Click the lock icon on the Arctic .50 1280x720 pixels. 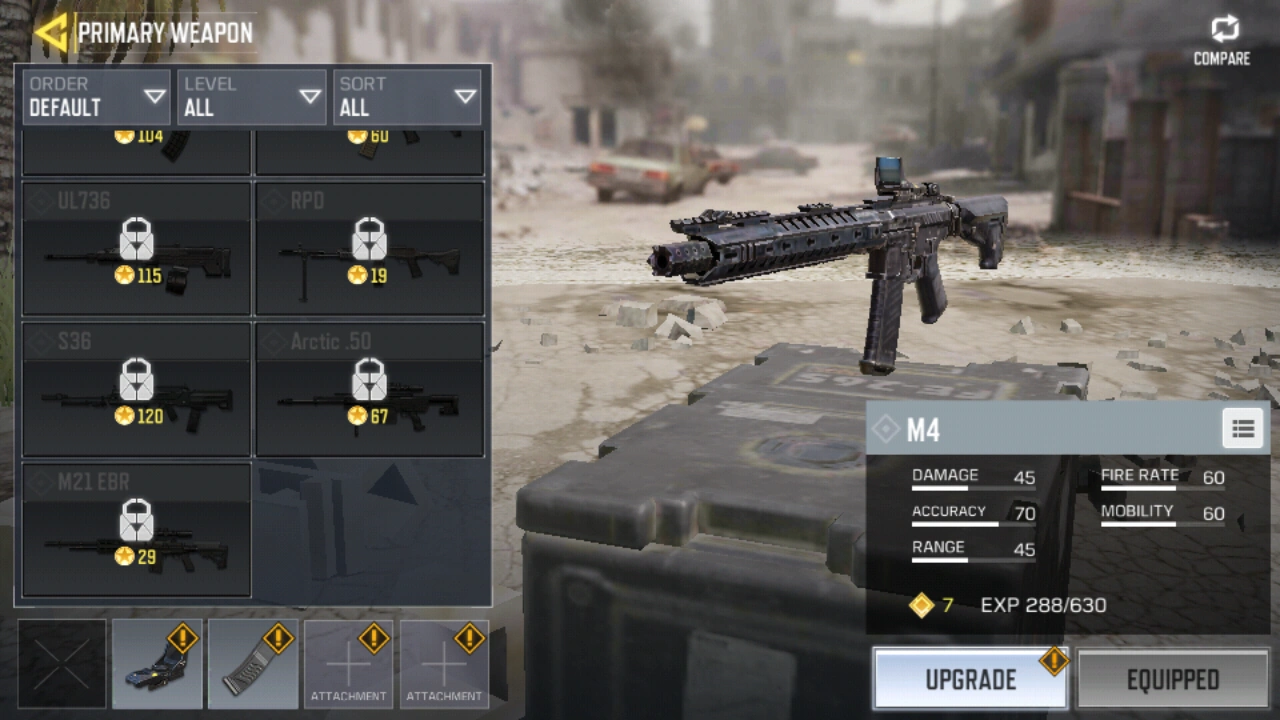(370, 381)
